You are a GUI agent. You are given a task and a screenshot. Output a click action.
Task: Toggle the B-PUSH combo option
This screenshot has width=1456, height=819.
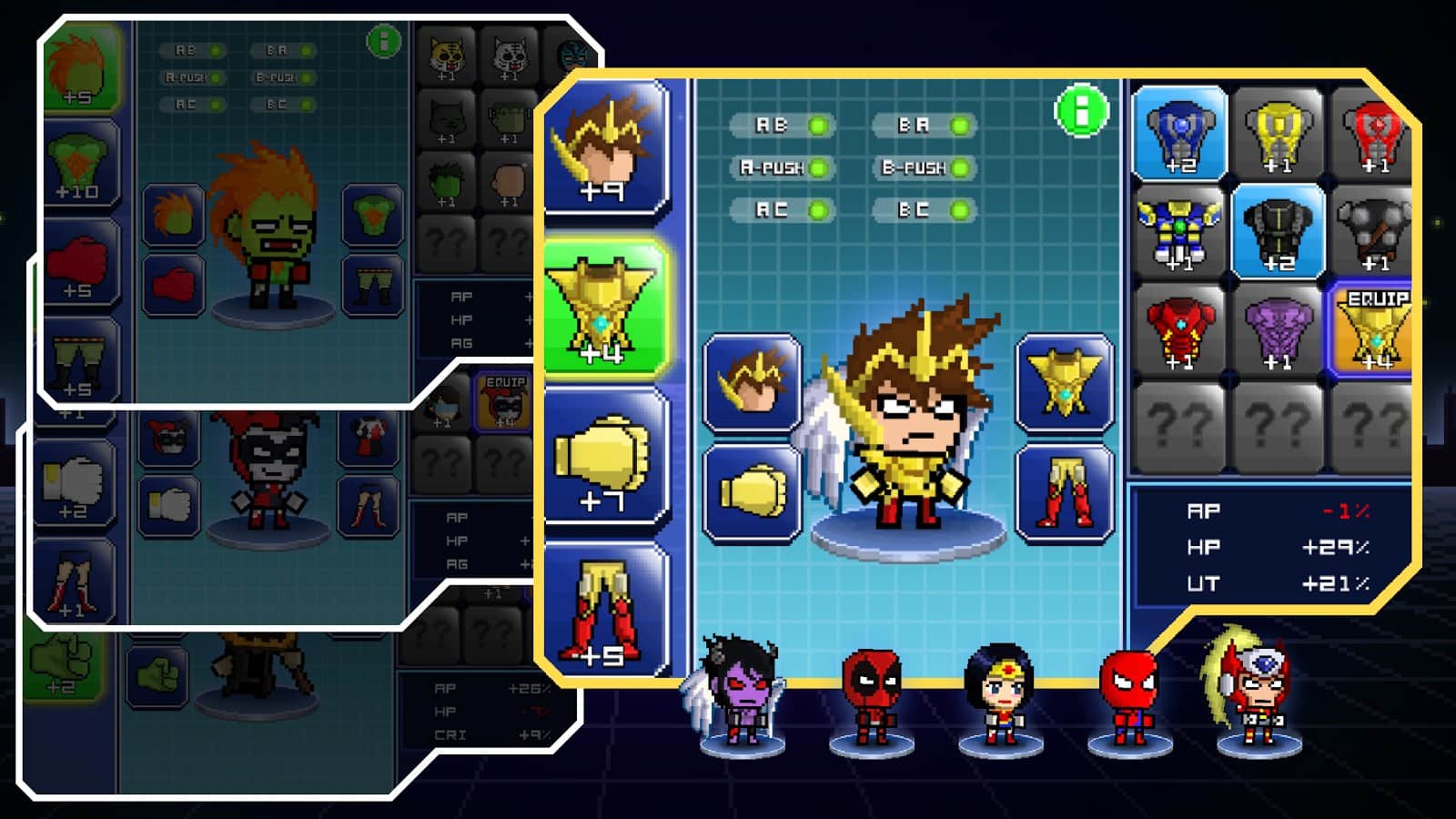point(924,167)
